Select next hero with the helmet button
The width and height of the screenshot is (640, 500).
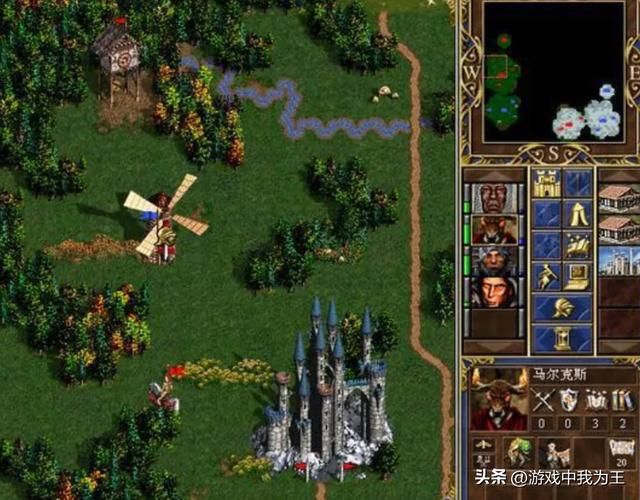pyautogui.click(x=561, y=307)
